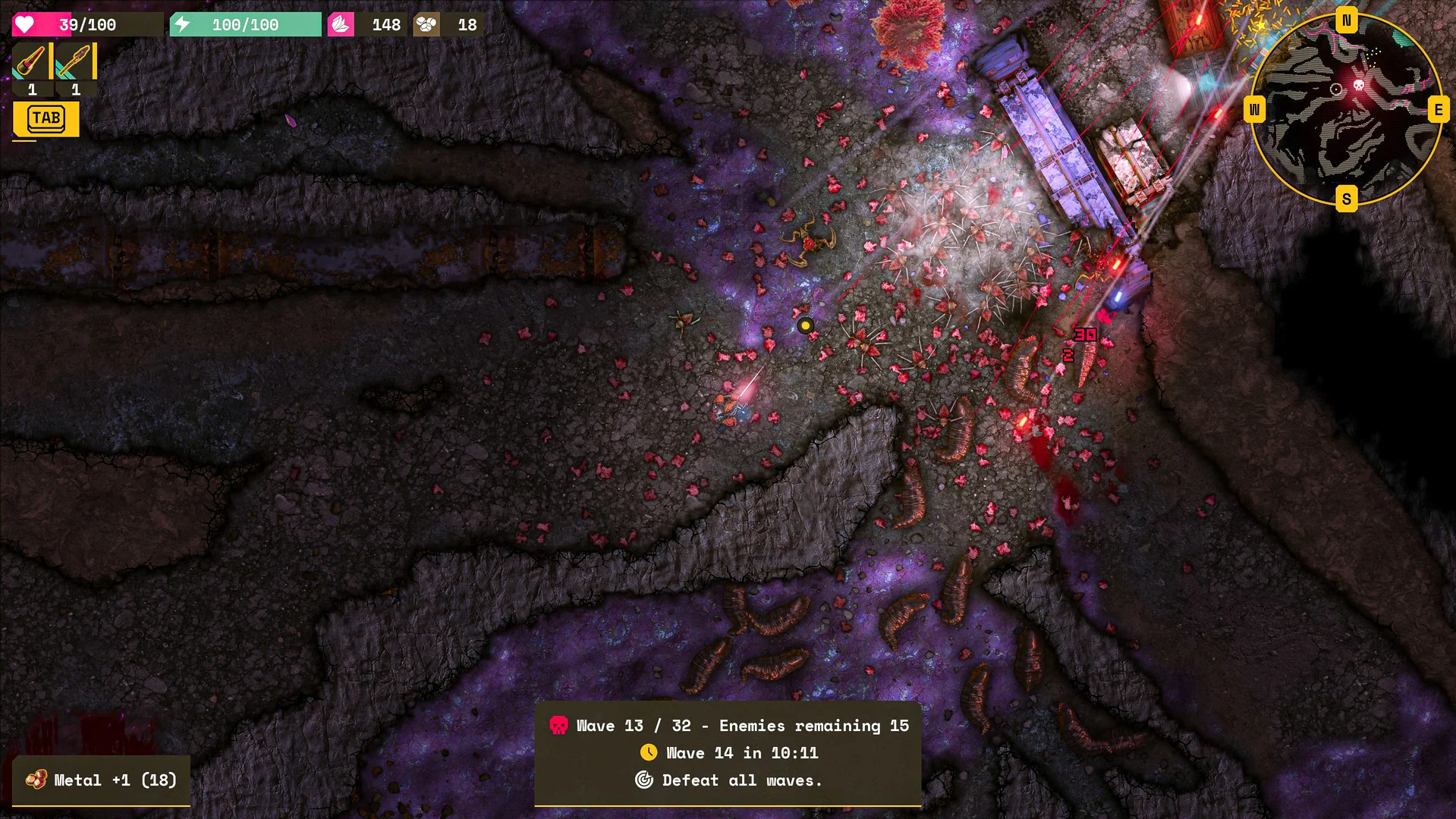Click the pink crystal resource icon

coord(341,25)
